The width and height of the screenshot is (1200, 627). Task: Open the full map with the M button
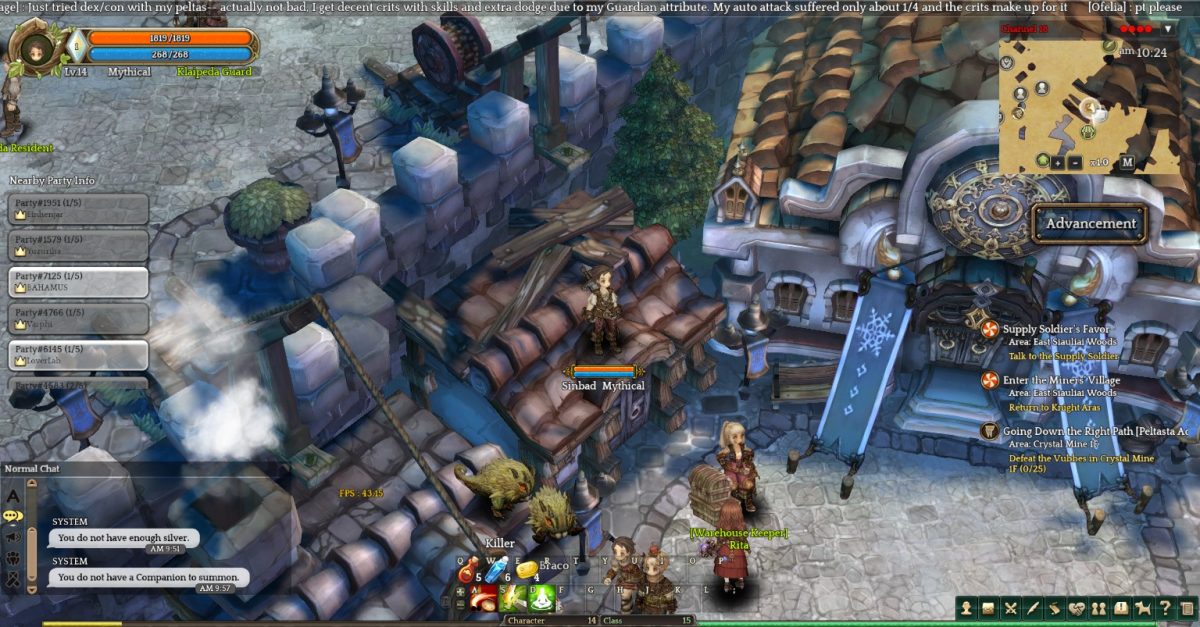tap(1127, 163)
